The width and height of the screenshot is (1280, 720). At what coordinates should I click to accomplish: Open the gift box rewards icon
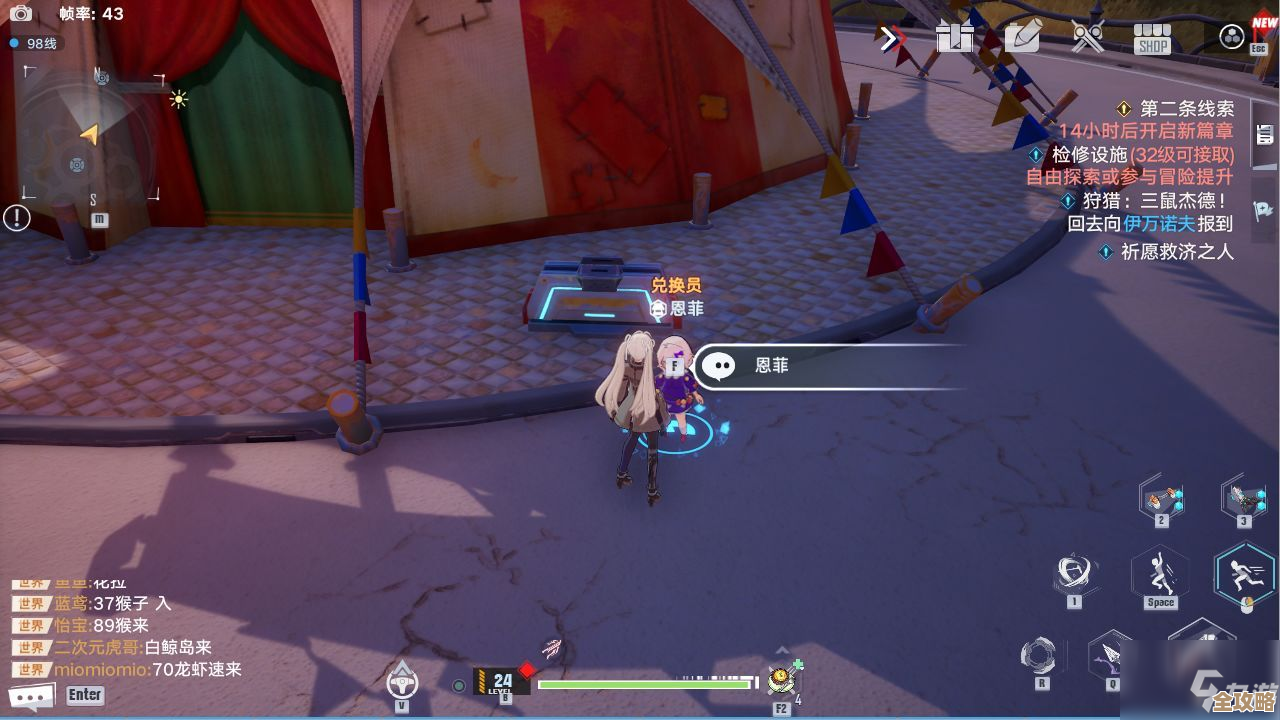click(x=955, y=38)
